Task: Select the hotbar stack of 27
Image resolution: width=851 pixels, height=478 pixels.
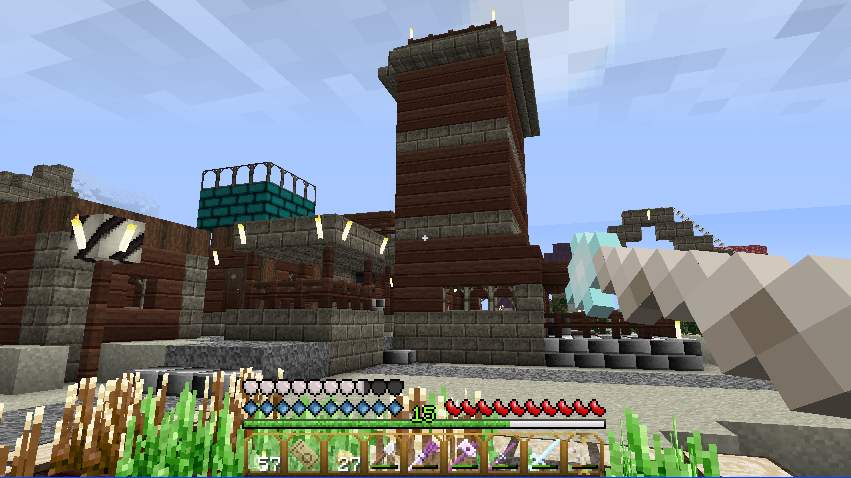Action: [x=346, y=454]
